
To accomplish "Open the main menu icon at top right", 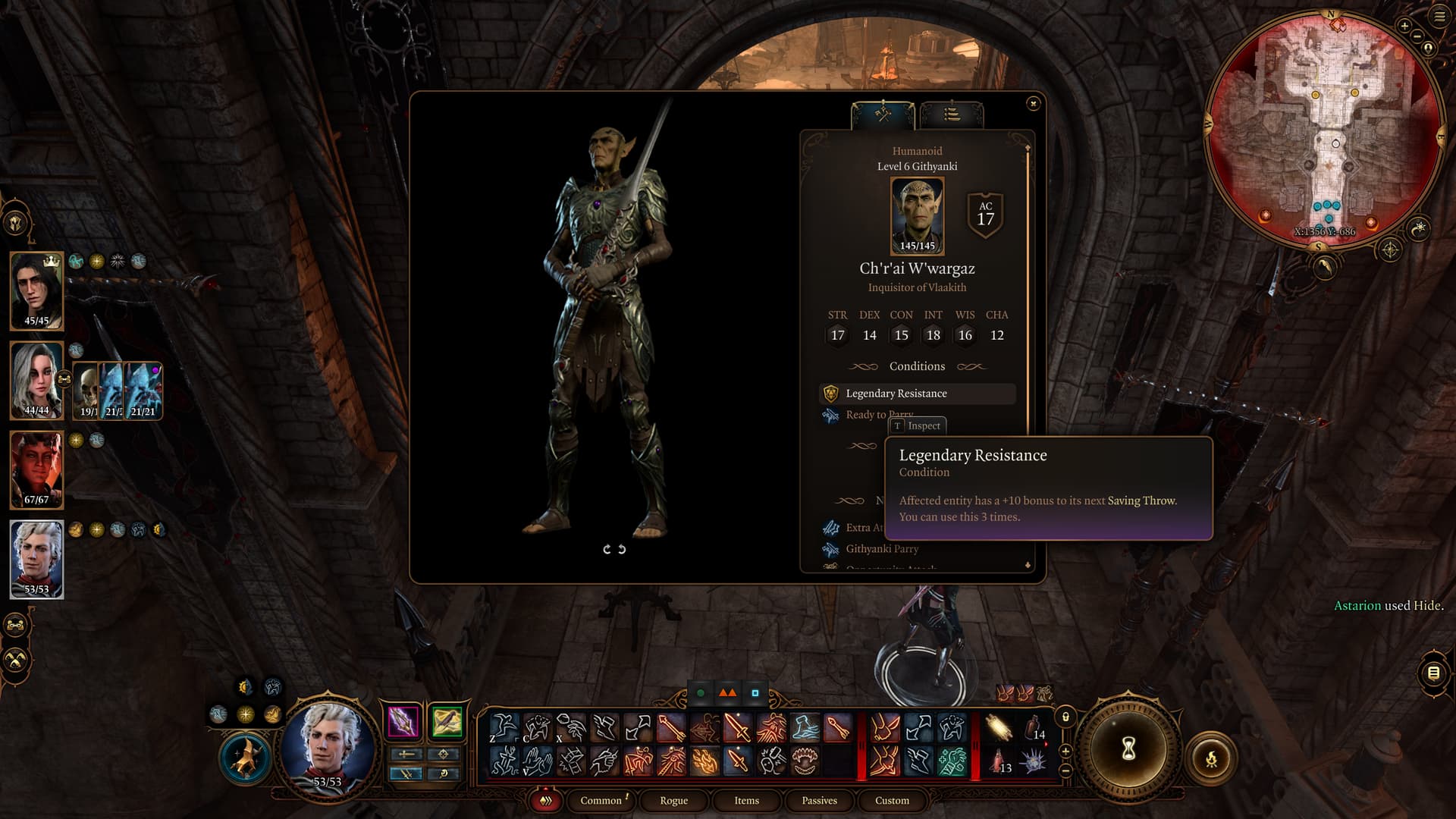I will pos(1439,16).
